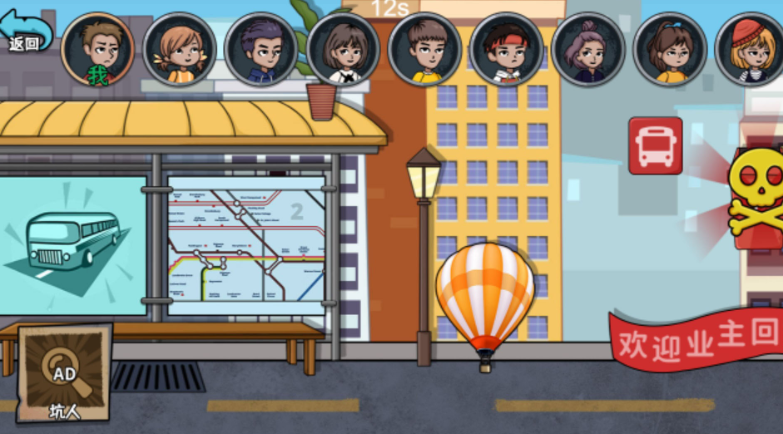This screenshot has height=434, width=783.
Task: Pick the brown bob-haired girl avatar
Action: (344, 50)
